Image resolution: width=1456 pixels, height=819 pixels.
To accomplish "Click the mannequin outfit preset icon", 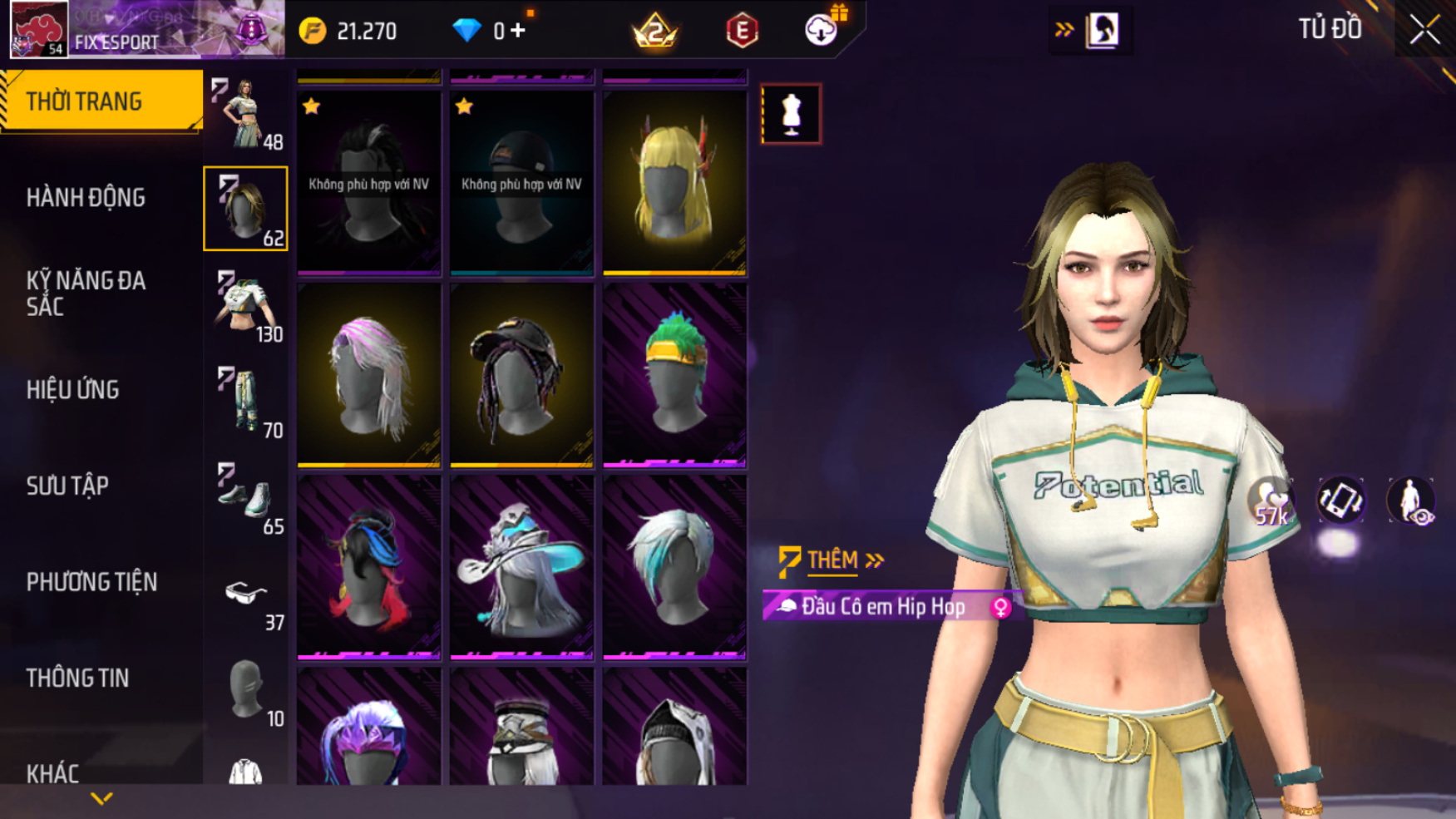I will pyautogui.click(x=791, y=114).
